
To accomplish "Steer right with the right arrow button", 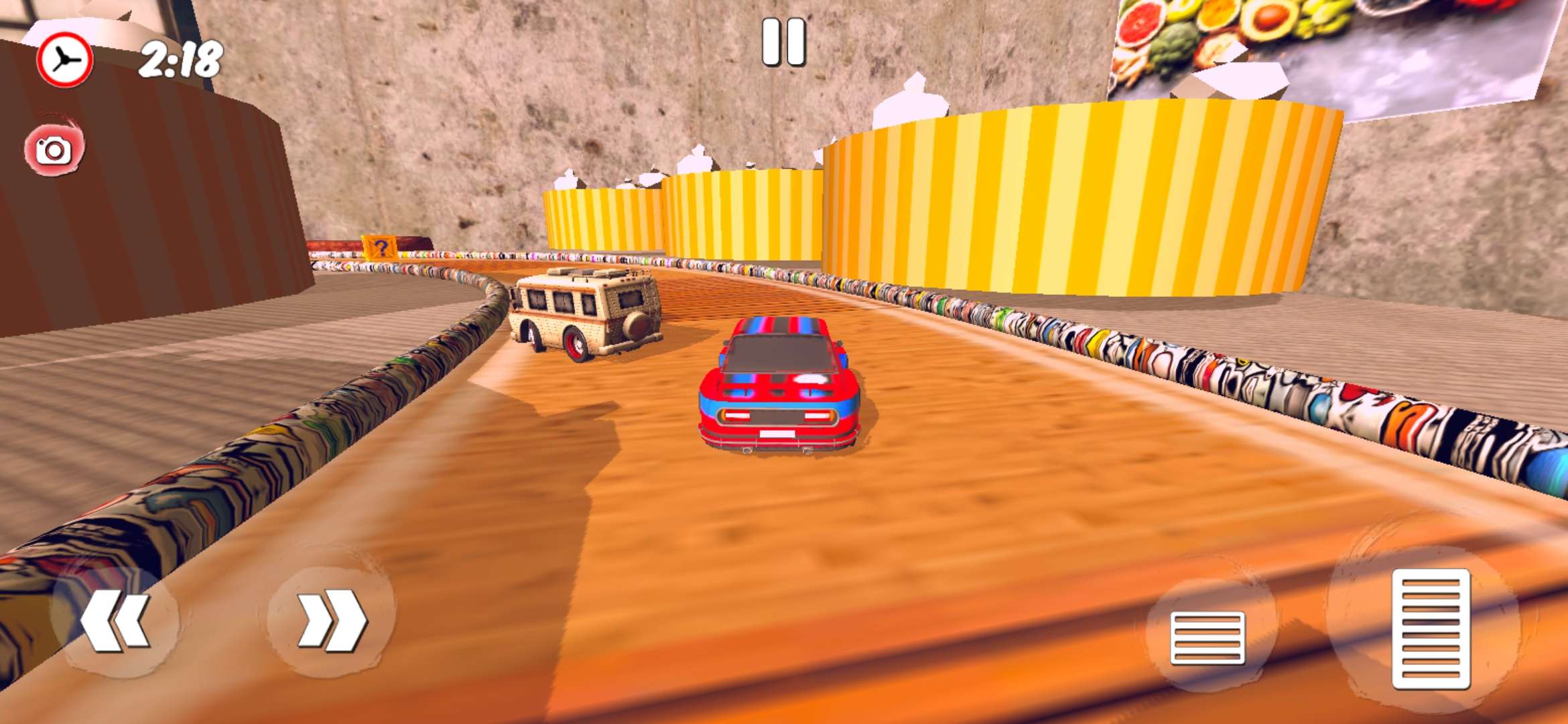I will [x=331, y=621].
